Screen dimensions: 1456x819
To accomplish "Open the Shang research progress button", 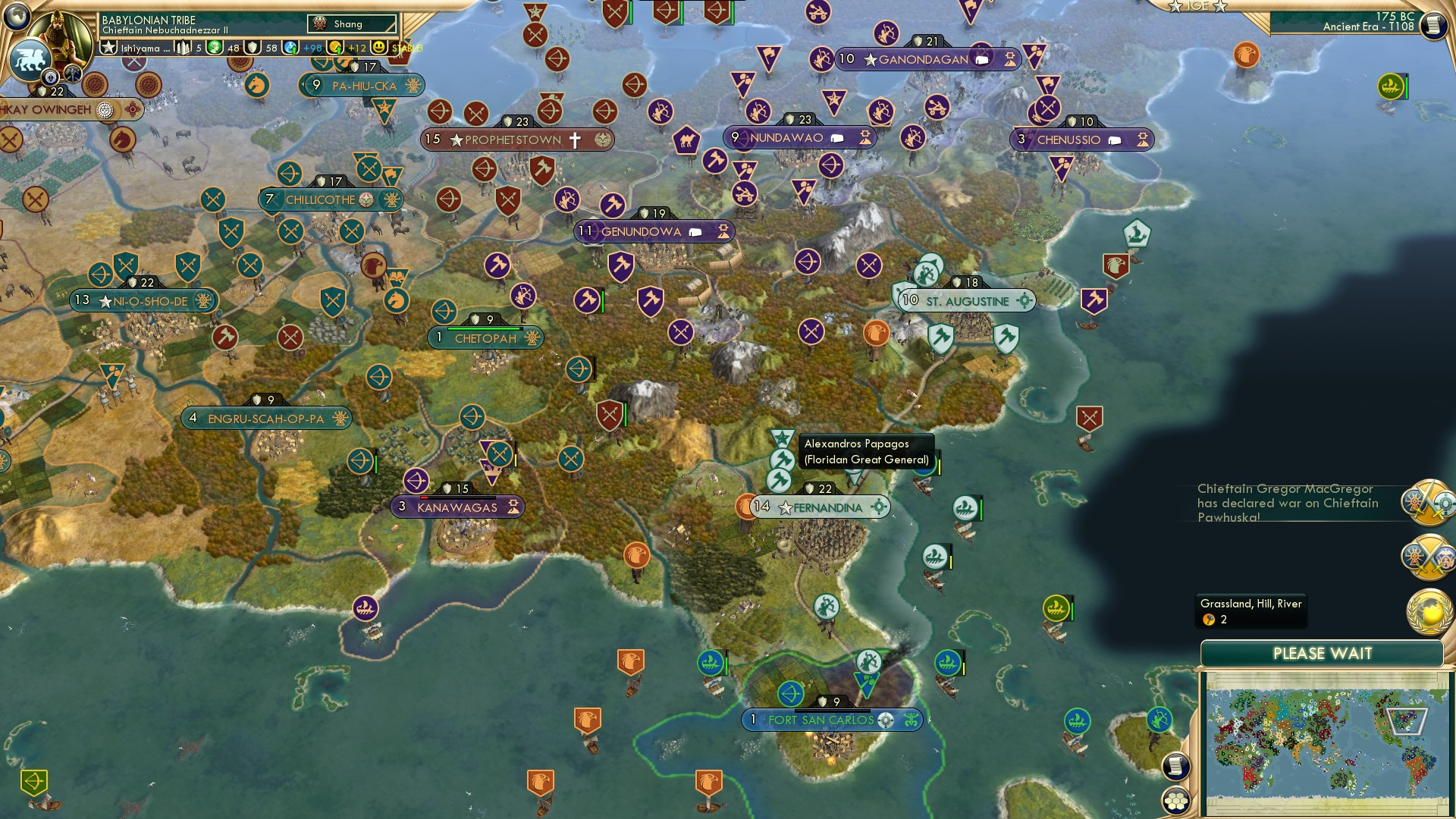I will click(353, 24).
